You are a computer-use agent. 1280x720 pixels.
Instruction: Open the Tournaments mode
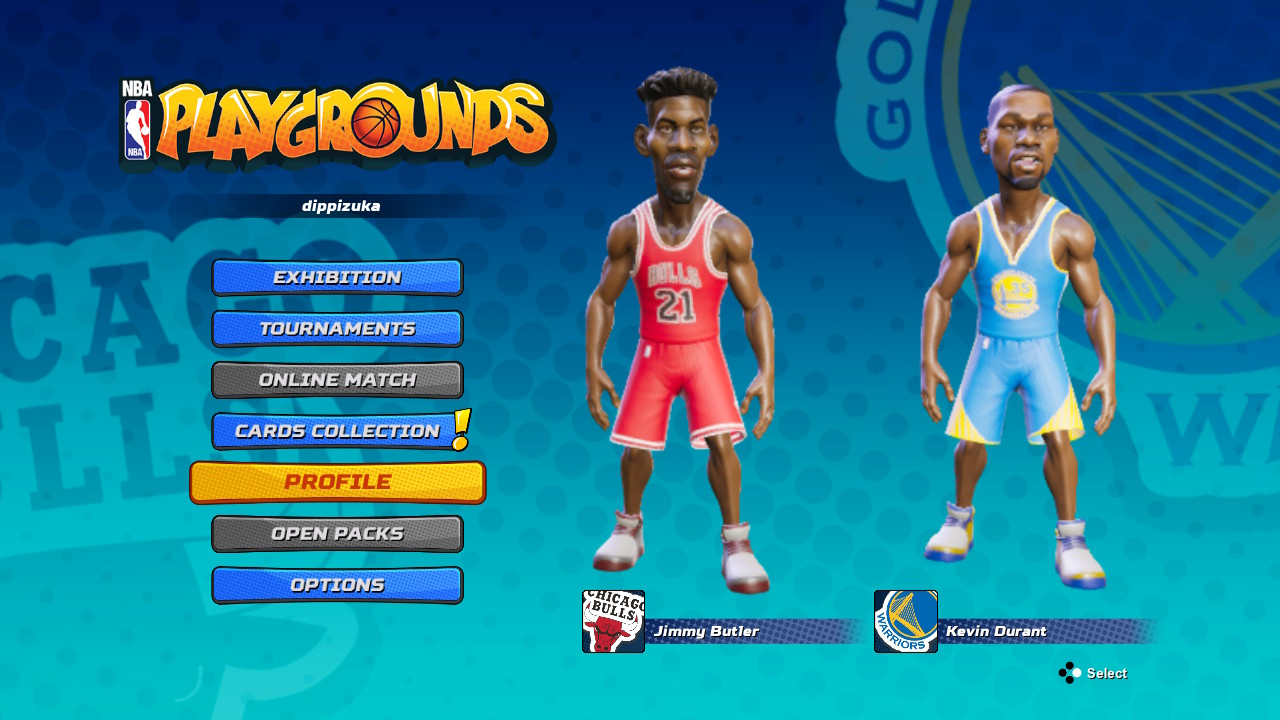pyautogui.click(x=337, y=328)
